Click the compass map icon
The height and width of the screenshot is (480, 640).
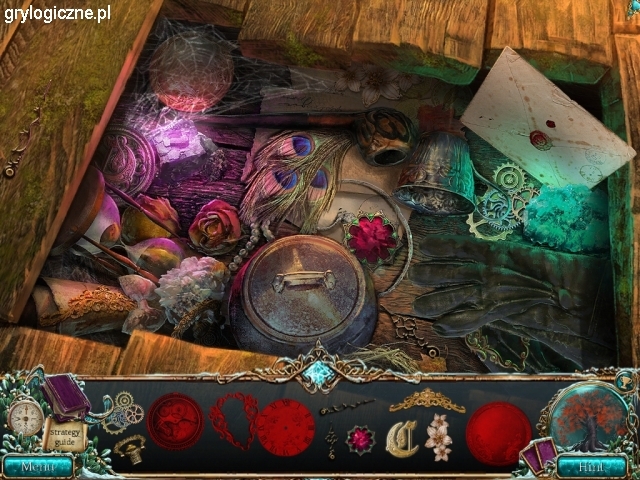pyautogui.click(x=25, y=416)
